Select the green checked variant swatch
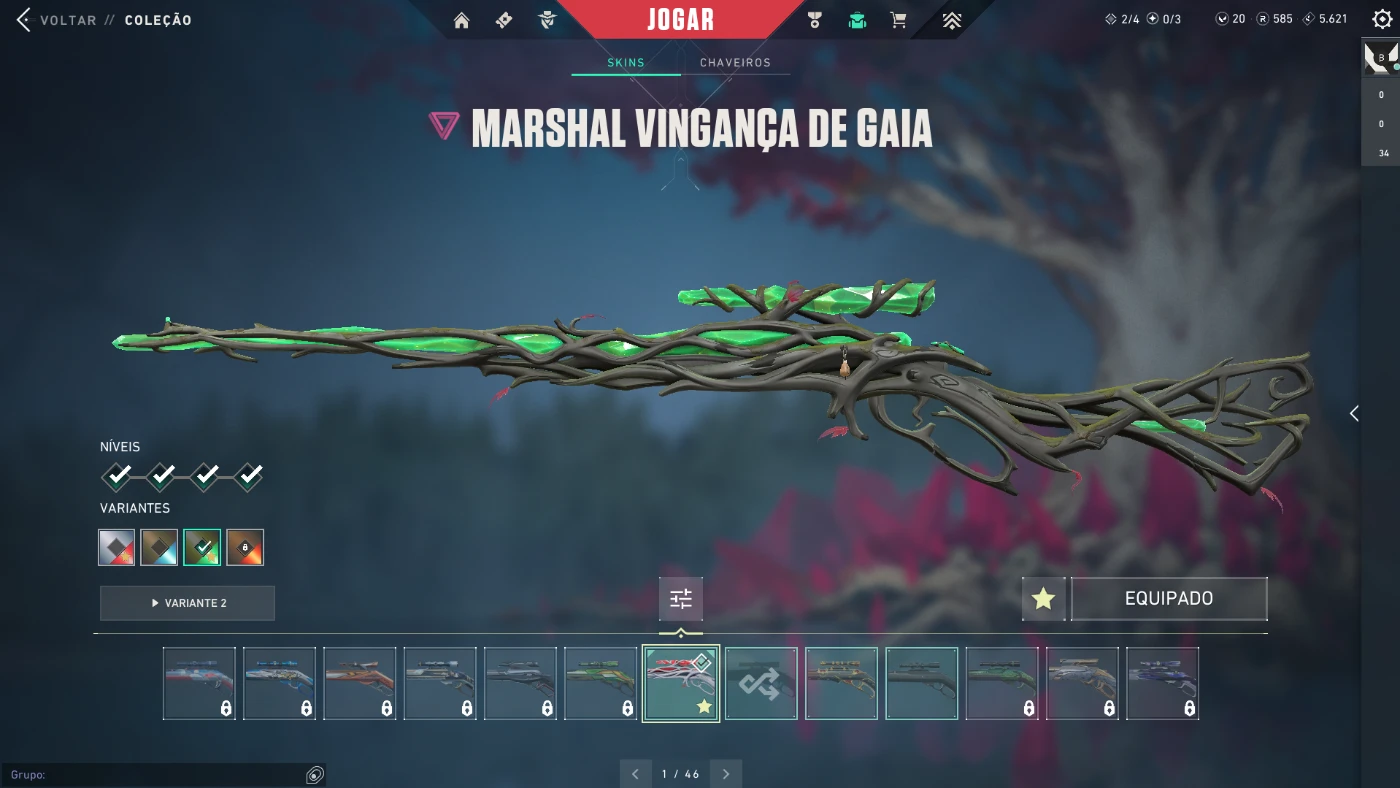The image size is (1400, 788). 202,547
